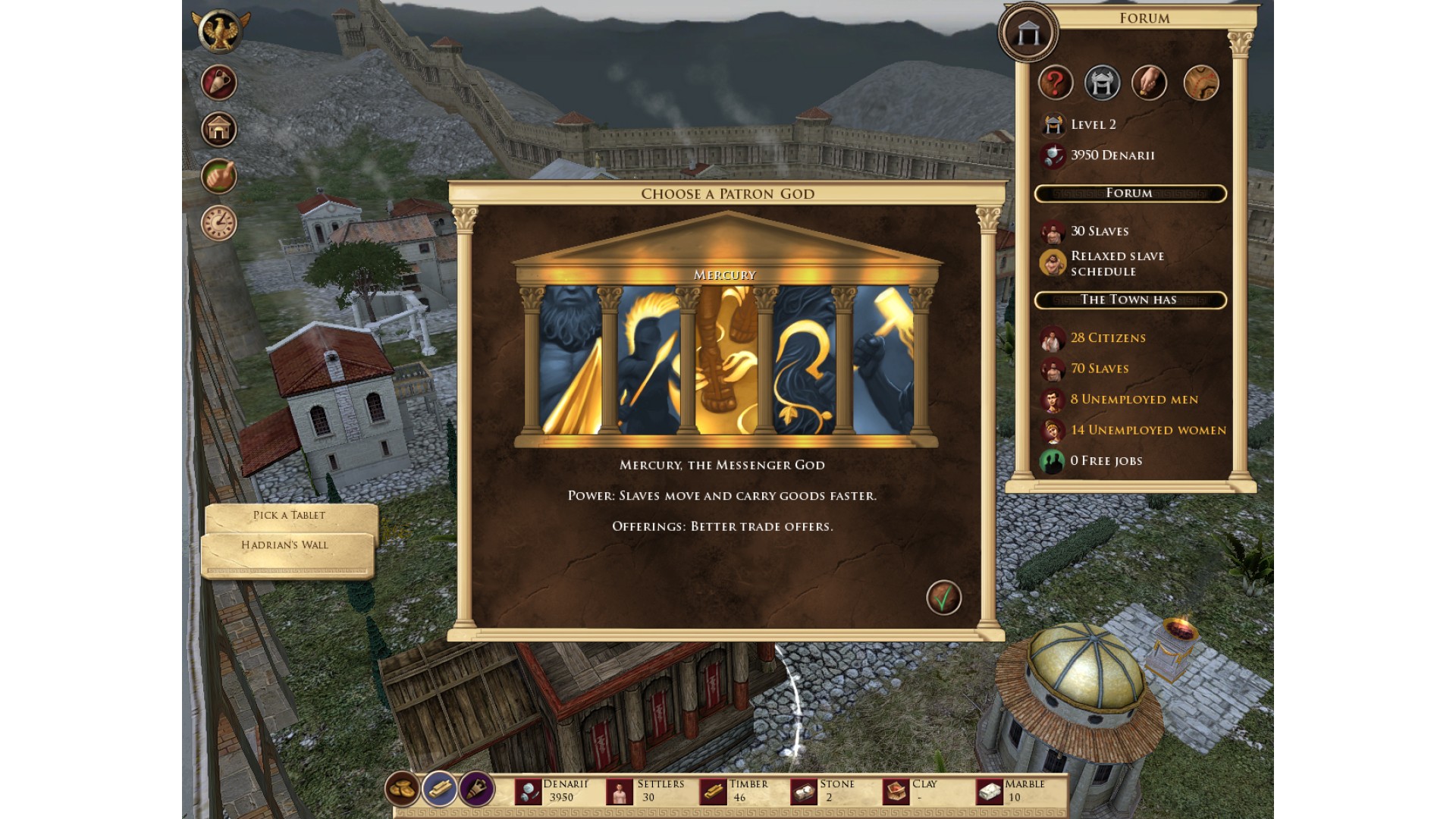Image resolution: width=1456 pixels, height=819 pixels.
Task: Show Forum help with question mark
Action: [1055, 83]
